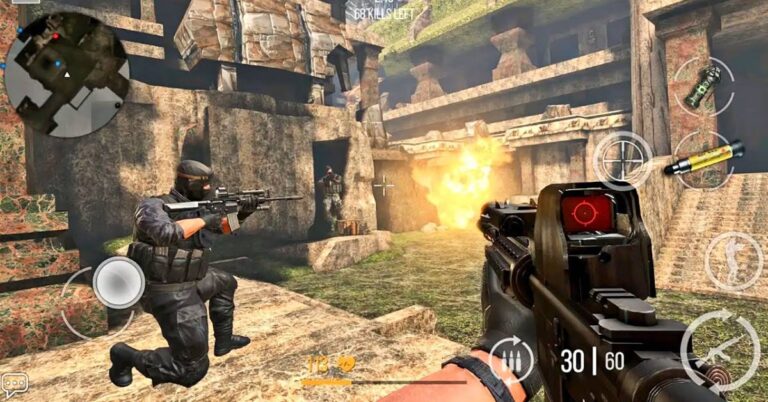Image resolution: width=768 pixels, height=402 pixels.
Task: Reload using the bullets icon button
Action: click(511, 360)
